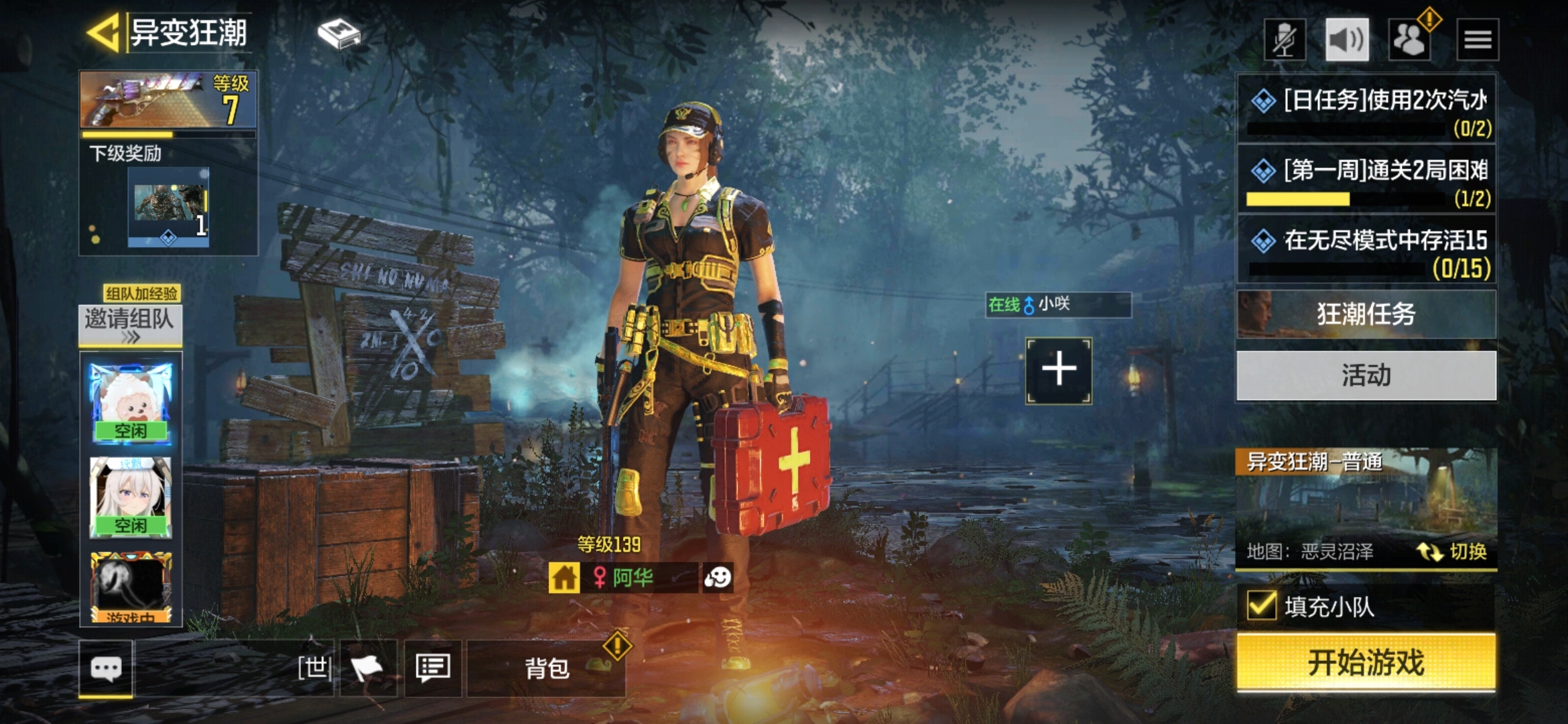1568x724 pixels.
Task: Open the emote face icon beside 阿华
Action: click(718, 577)
